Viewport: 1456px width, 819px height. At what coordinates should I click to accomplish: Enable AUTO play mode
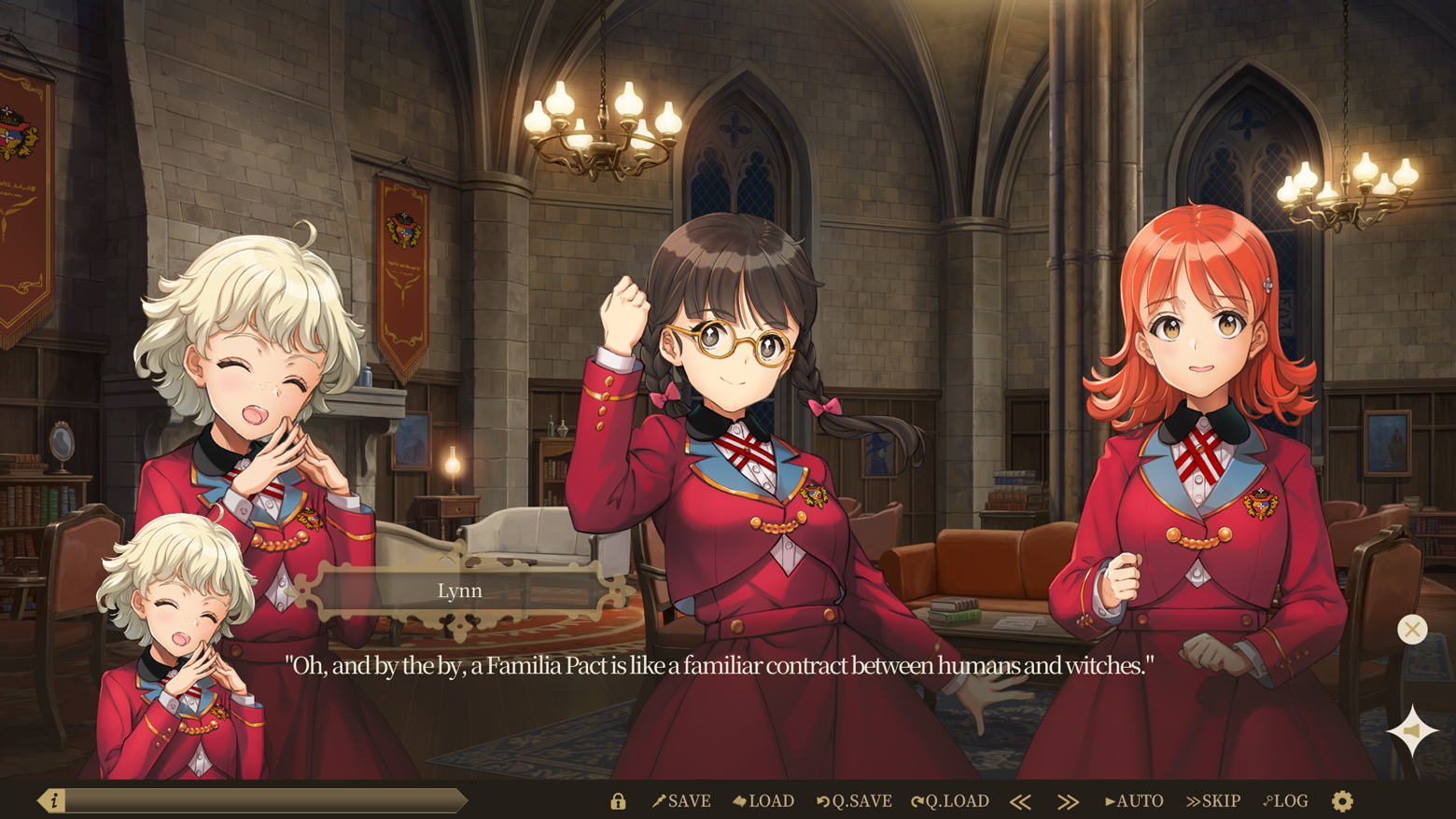tap(1134, 801)
